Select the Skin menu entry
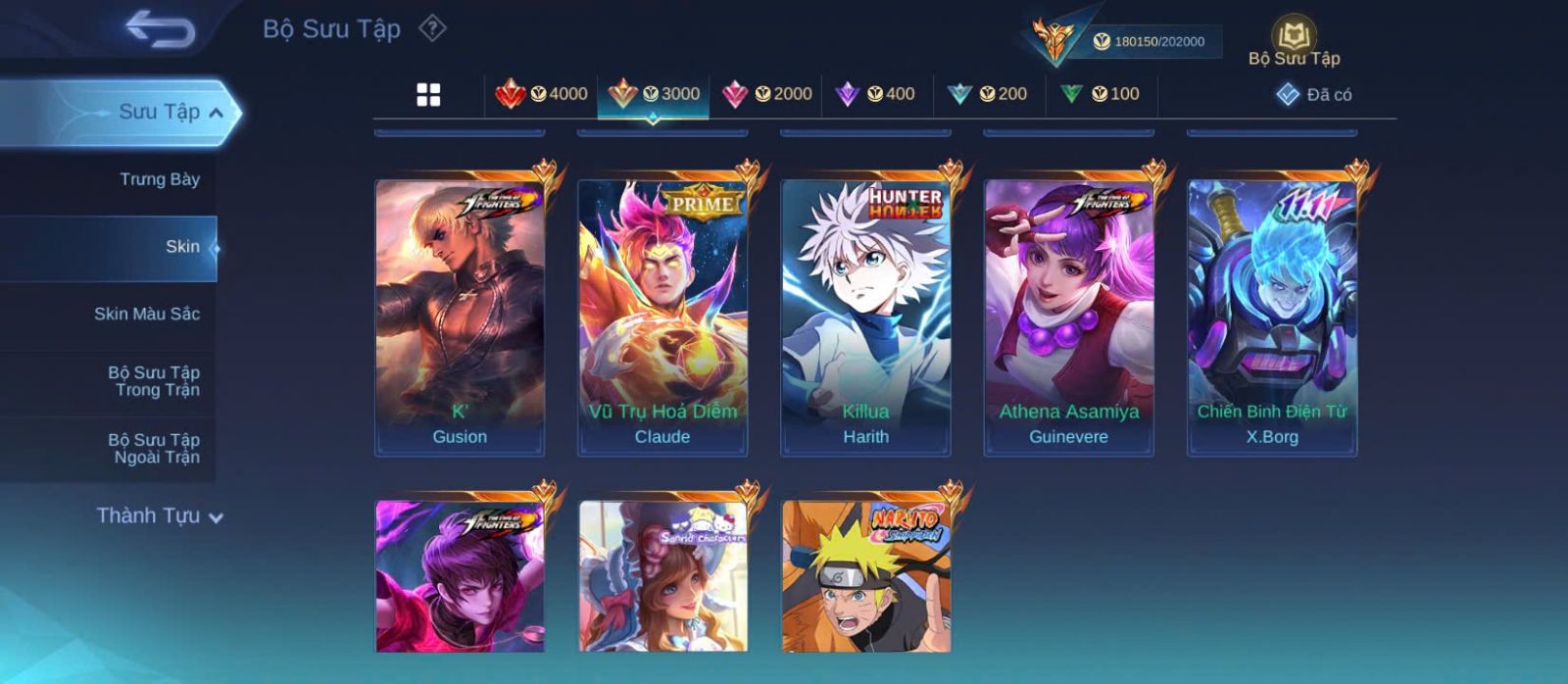This screenshot has height=684, width=1568. 182,247
